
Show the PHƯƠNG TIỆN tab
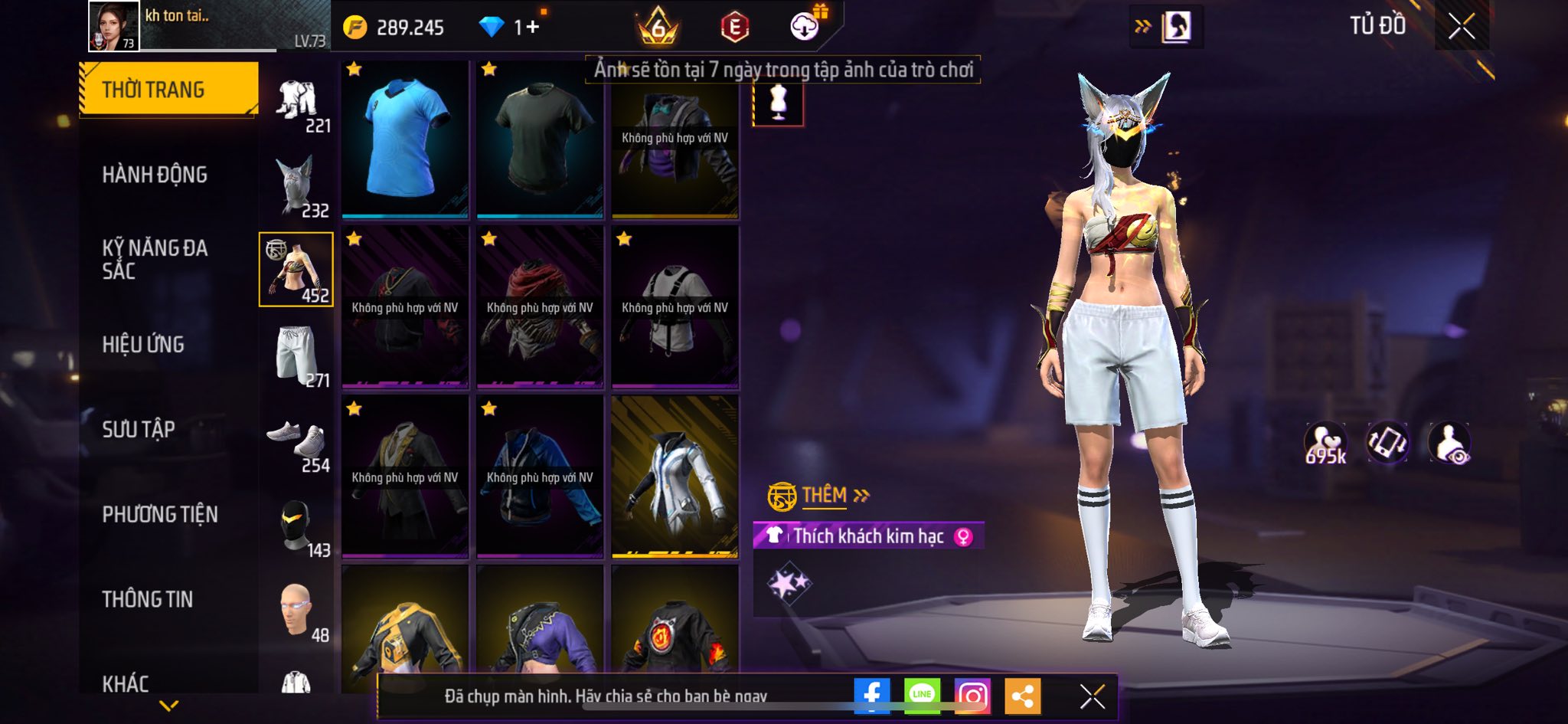tap(160, 514)
